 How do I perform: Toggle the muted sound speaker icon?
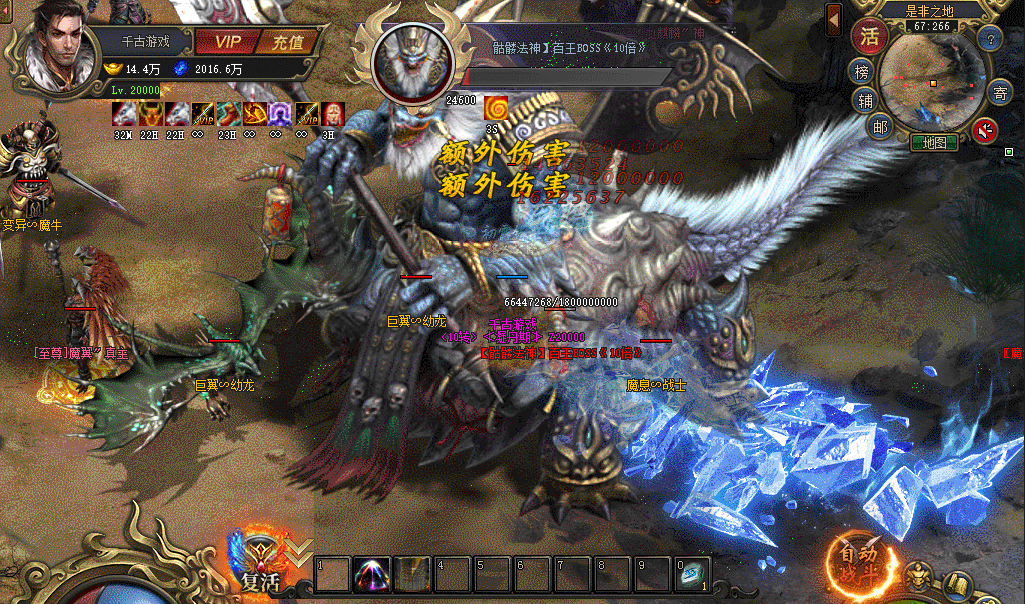pos(985,130)
